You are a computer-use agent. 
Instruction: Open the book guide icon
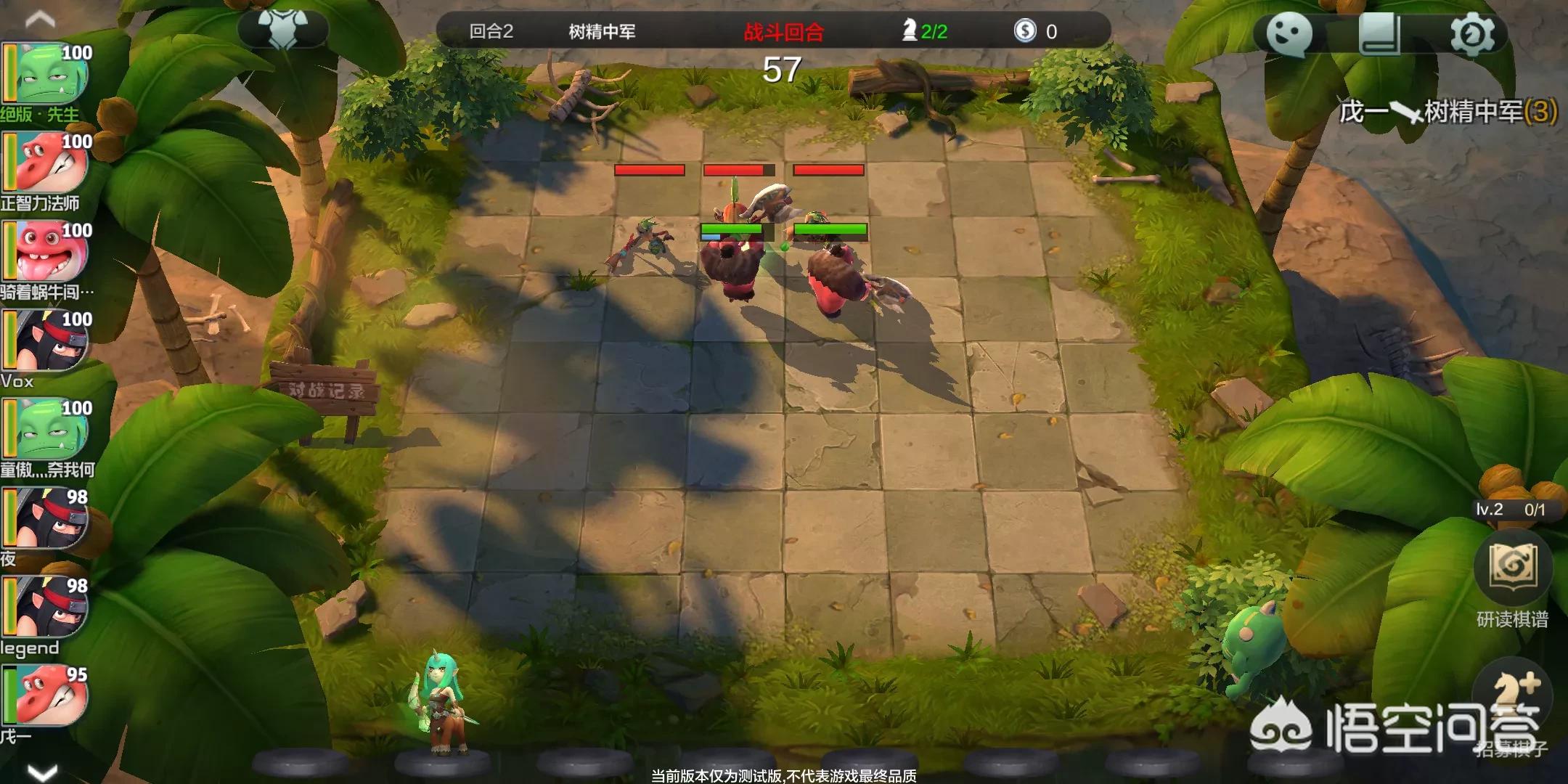click(1379, 33)
